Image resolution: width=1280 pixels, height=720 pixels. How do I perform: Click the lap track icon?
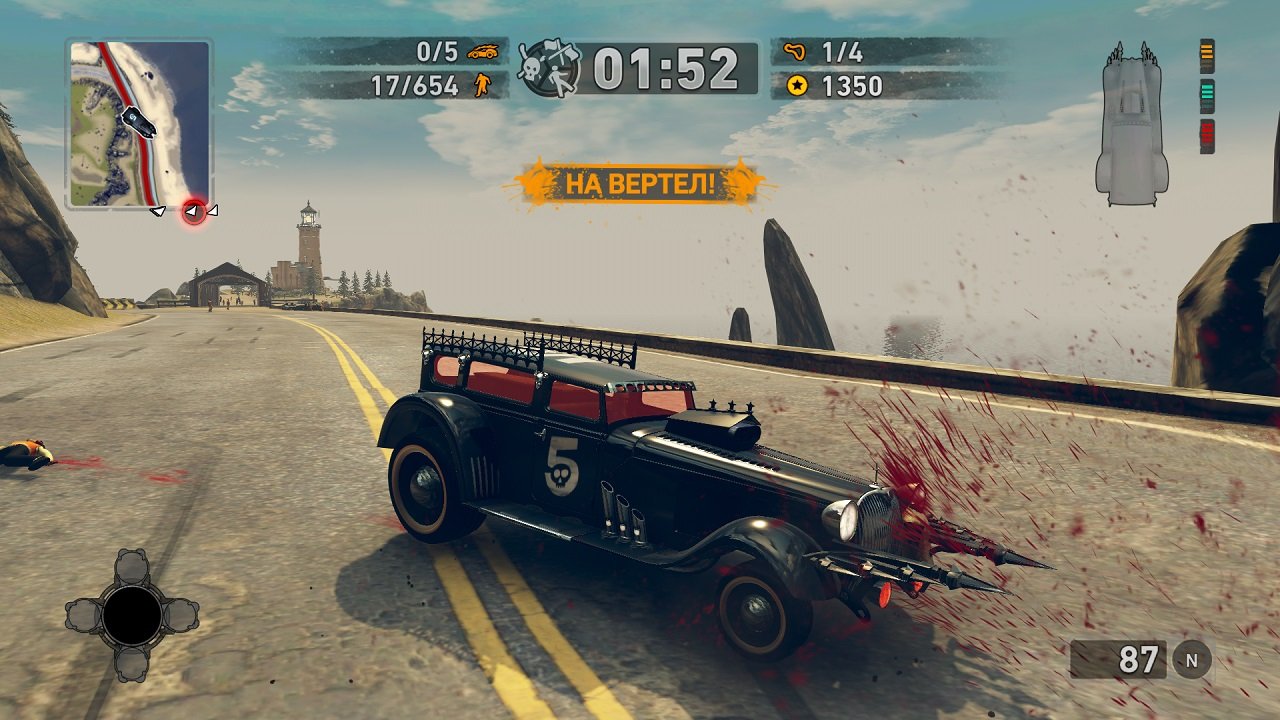[x=797, y=51]
